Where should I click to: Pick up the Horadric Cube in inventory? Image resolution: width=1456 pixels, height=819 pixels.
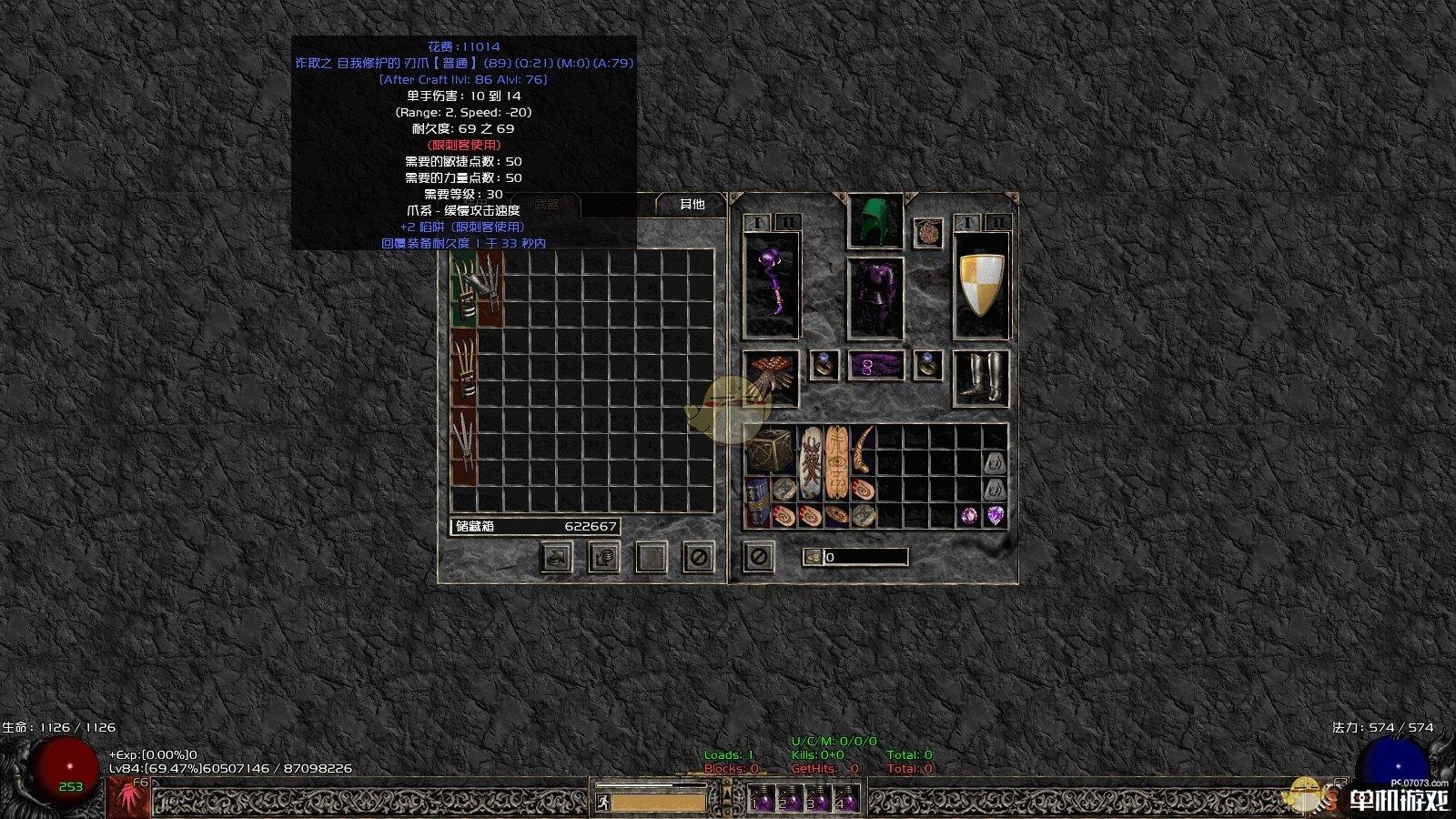point(769,450)
